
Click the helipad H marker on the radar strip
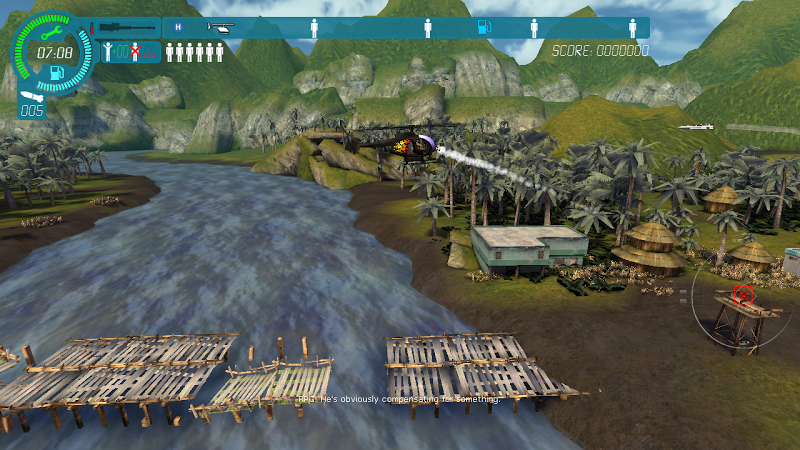178,27
